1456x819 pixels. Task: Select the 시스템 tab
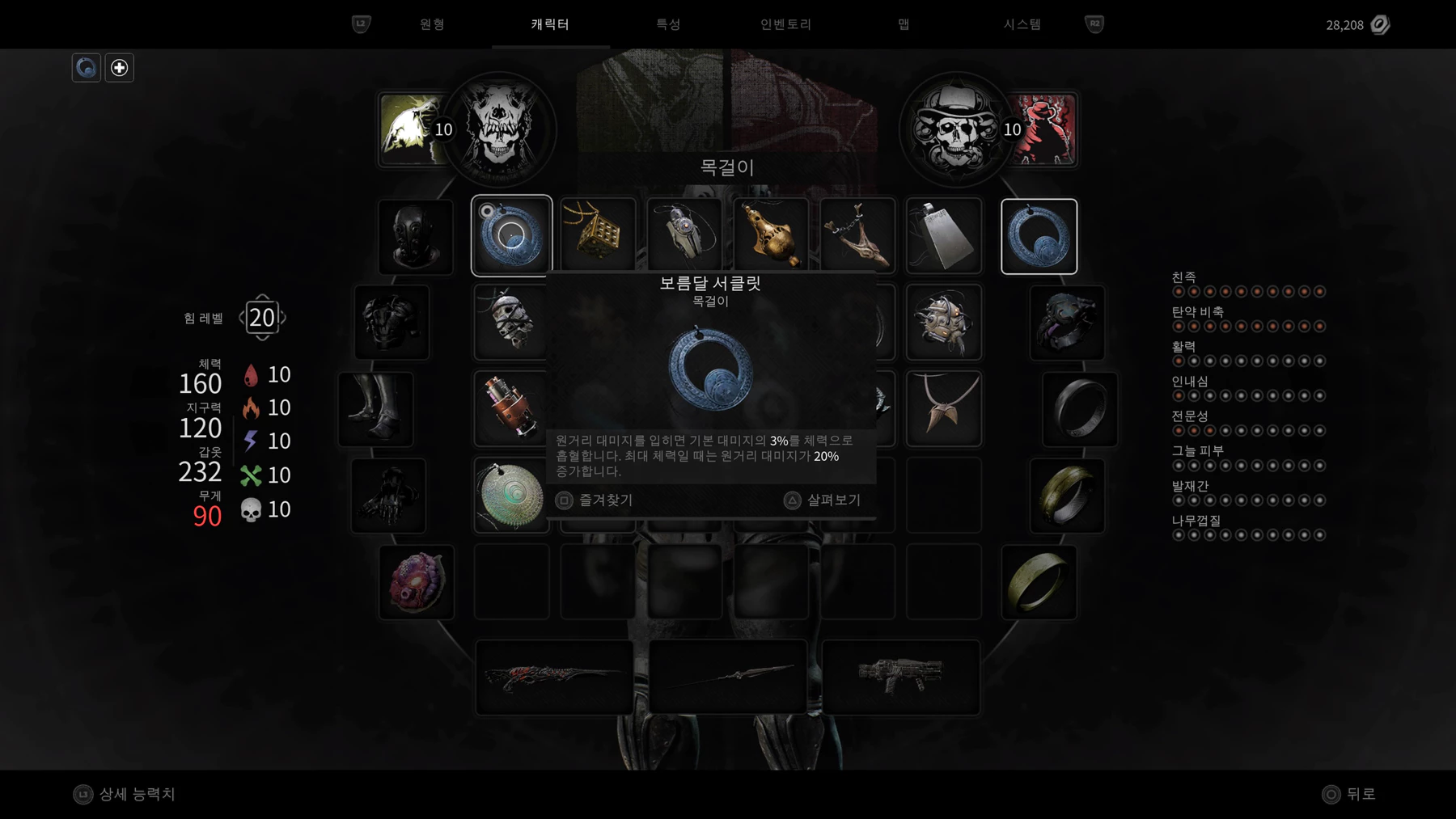point(1022,24)
